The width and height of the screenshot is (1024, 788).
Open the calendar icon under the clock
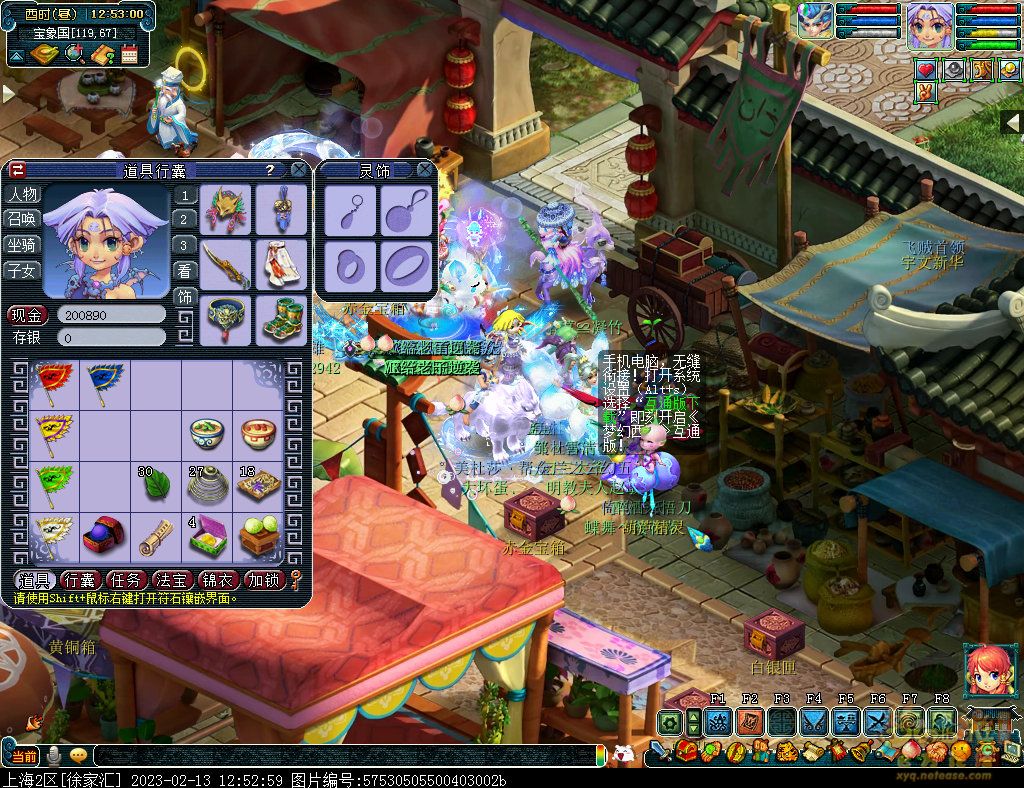tap(129, 53)
